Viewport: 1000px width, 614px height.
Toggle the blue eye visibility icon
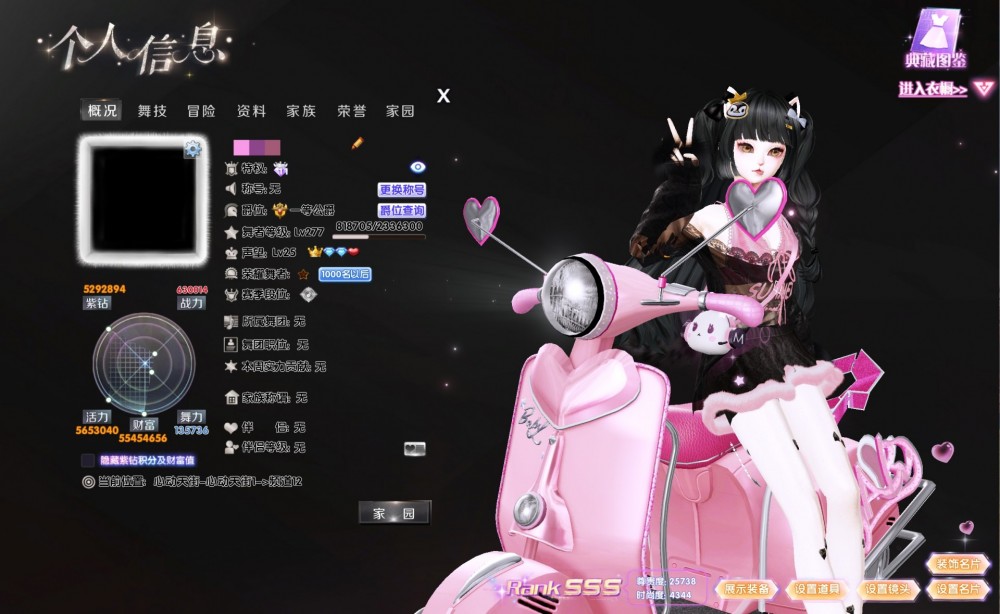[x=418, y=167]
